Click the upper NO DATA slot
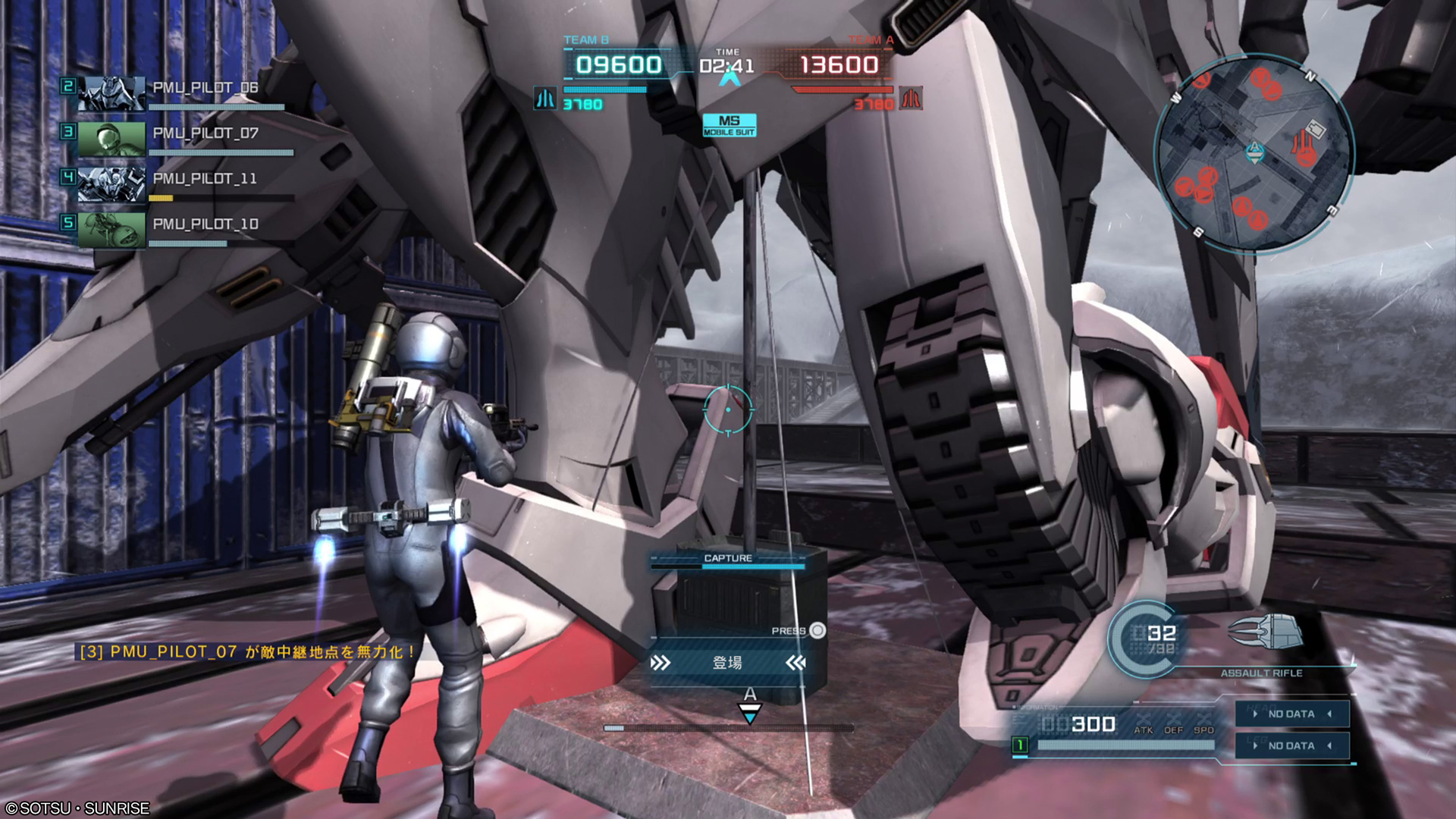 pos(1291,714)
